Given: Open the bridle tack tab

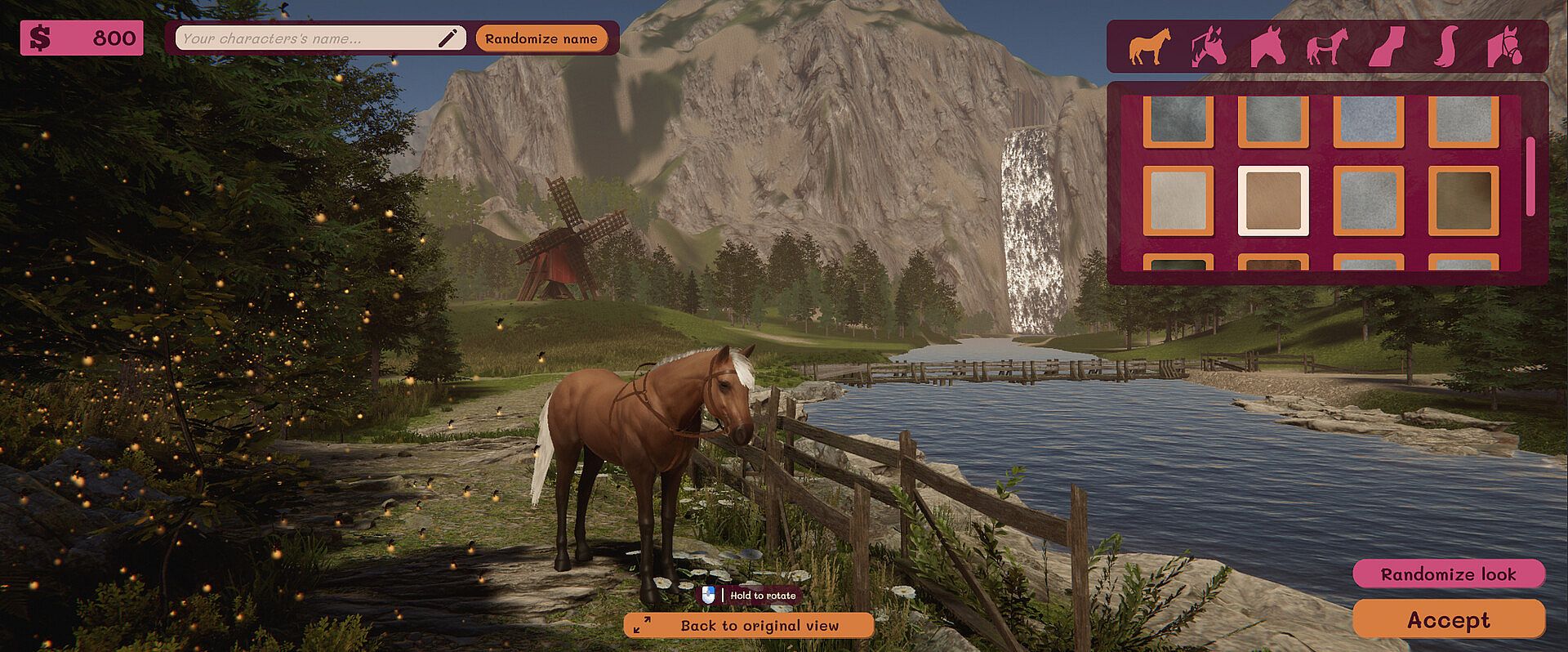Looking at the screenshot, I should tap(1505, 47).
